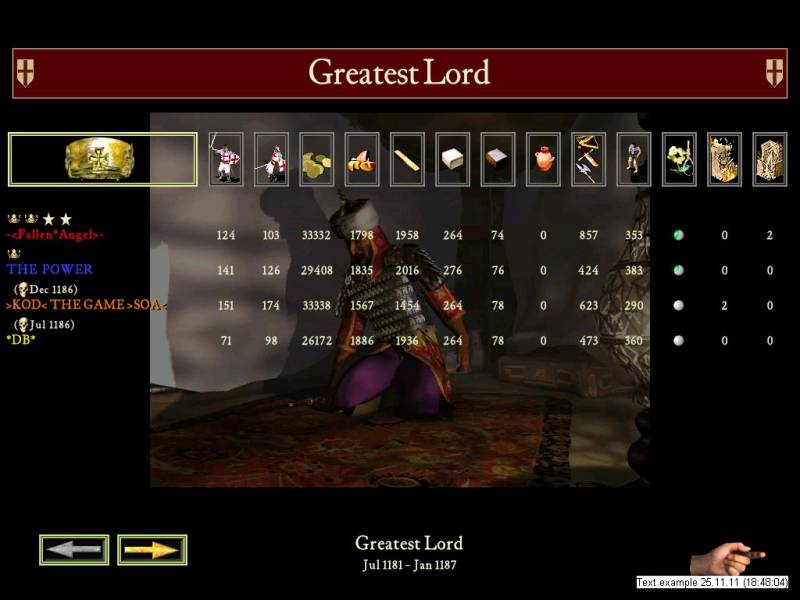Click the peasant population column icon

coord(633,160)
